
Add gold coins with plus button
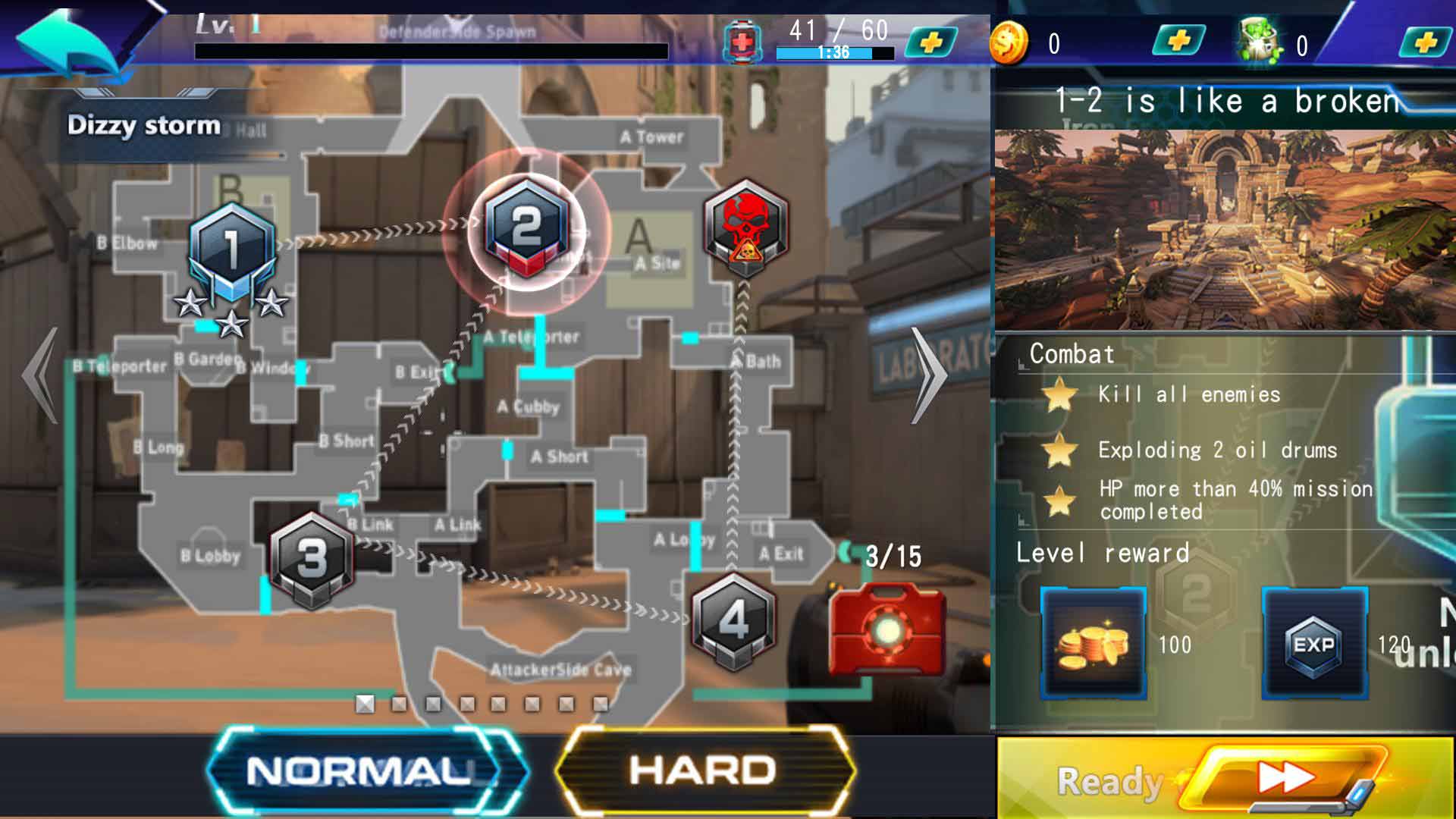pyautogui.click(x=1178, y=41)
